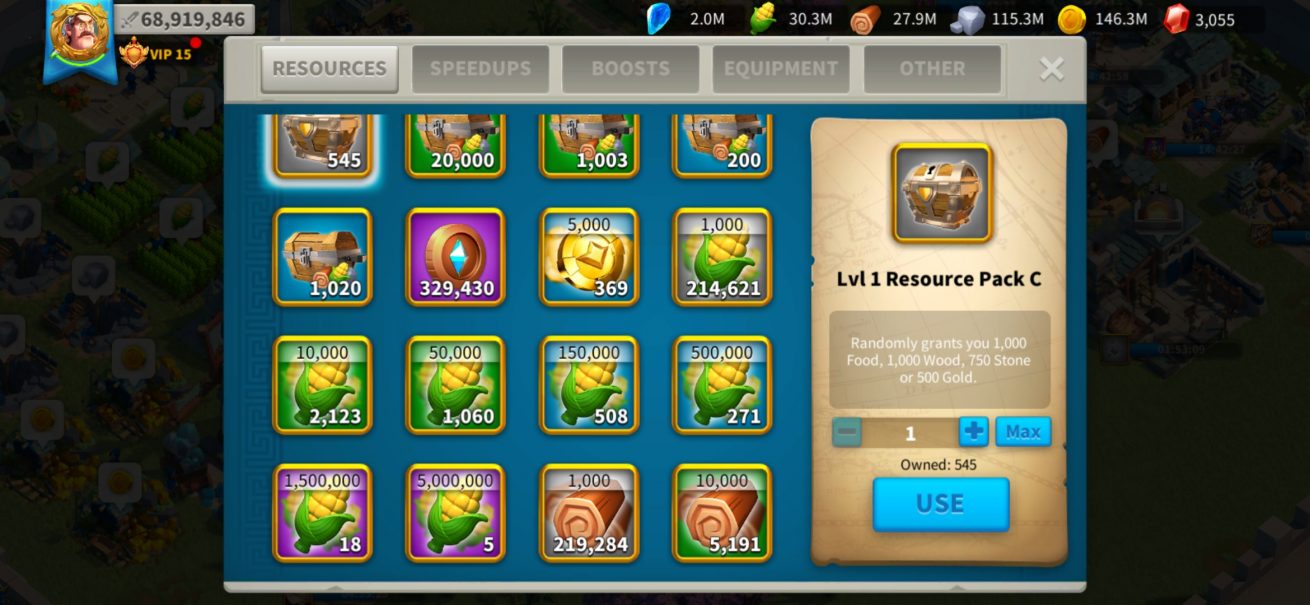The image size is (1310, 605).
Task: Switch to the Speedups tab
Action: [x=480, y=69]
